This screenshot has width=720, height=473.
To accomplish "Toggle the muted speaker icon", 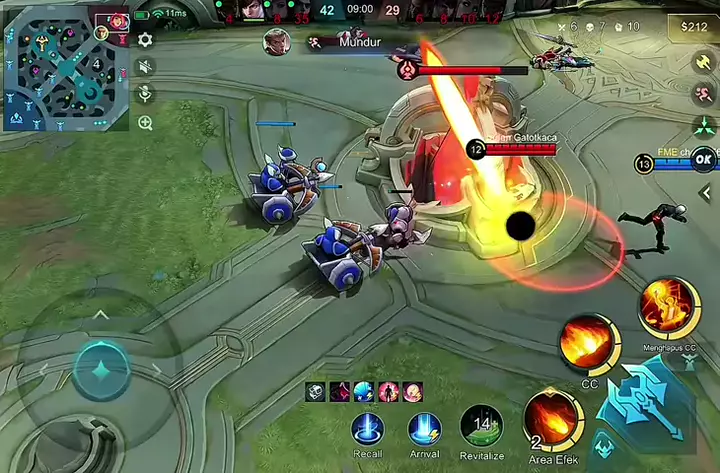I will [146, 67].
